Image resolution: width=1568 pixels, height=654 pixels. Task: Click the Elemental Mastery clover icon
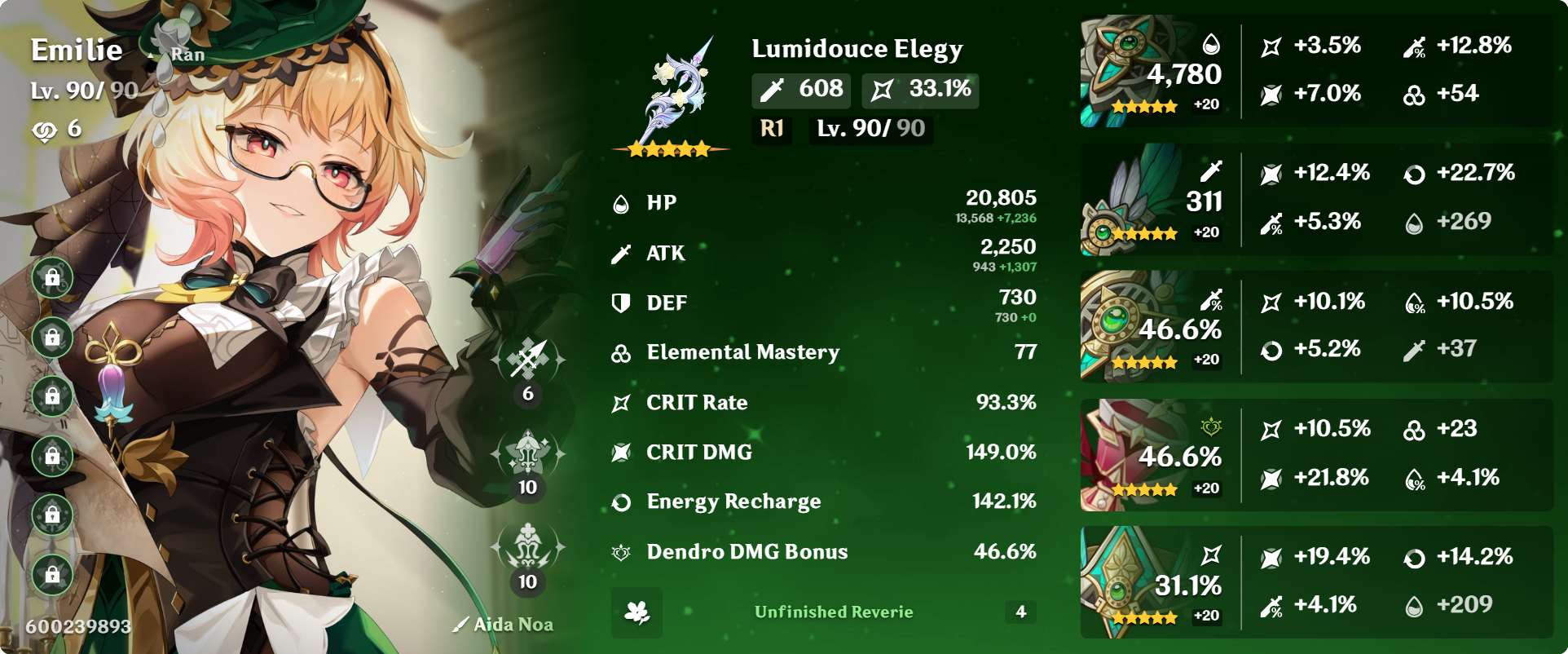pos(621,352)
